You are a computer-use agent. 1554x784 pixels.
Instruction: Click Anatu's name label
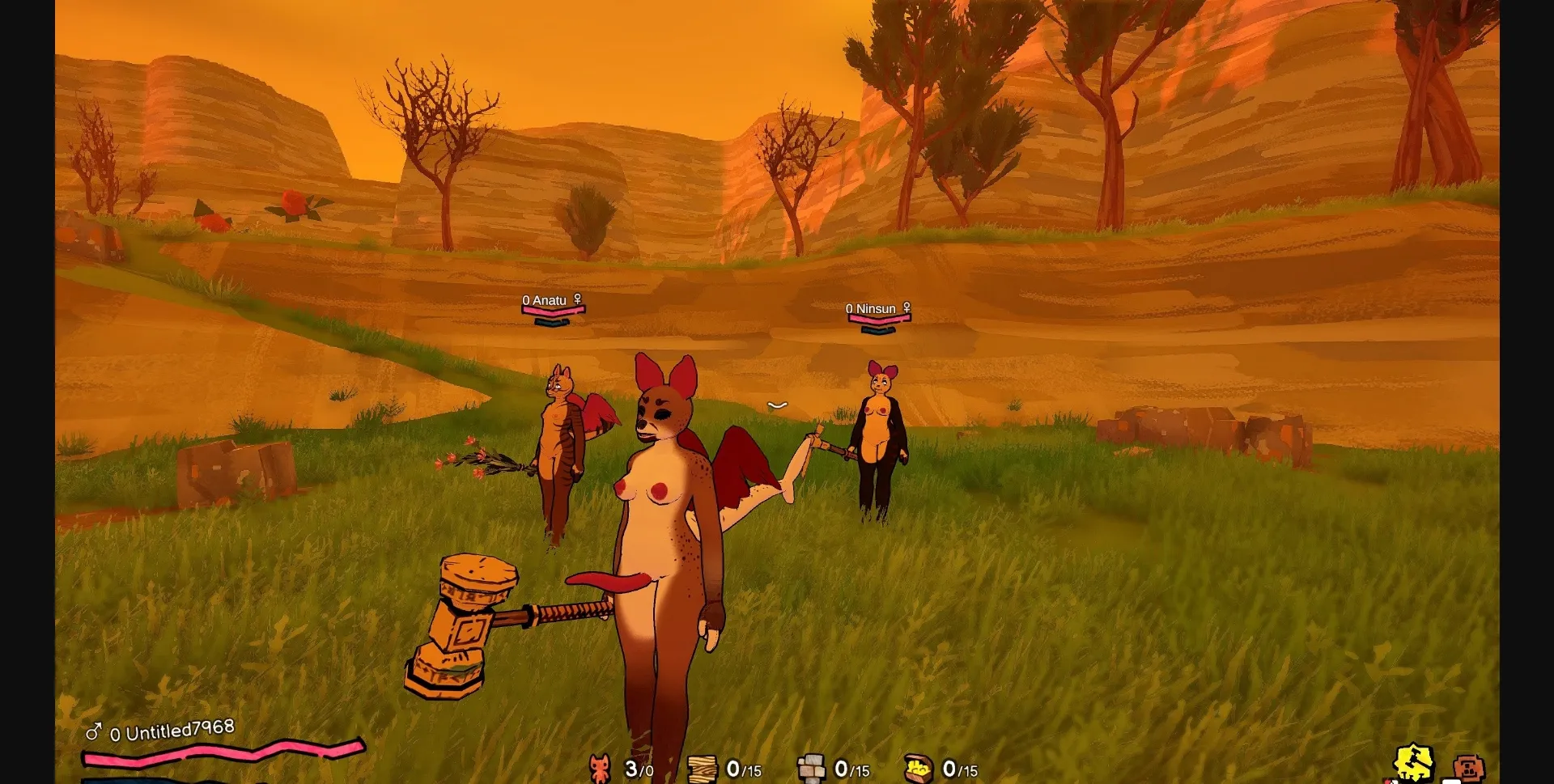[x=544, y=299]
